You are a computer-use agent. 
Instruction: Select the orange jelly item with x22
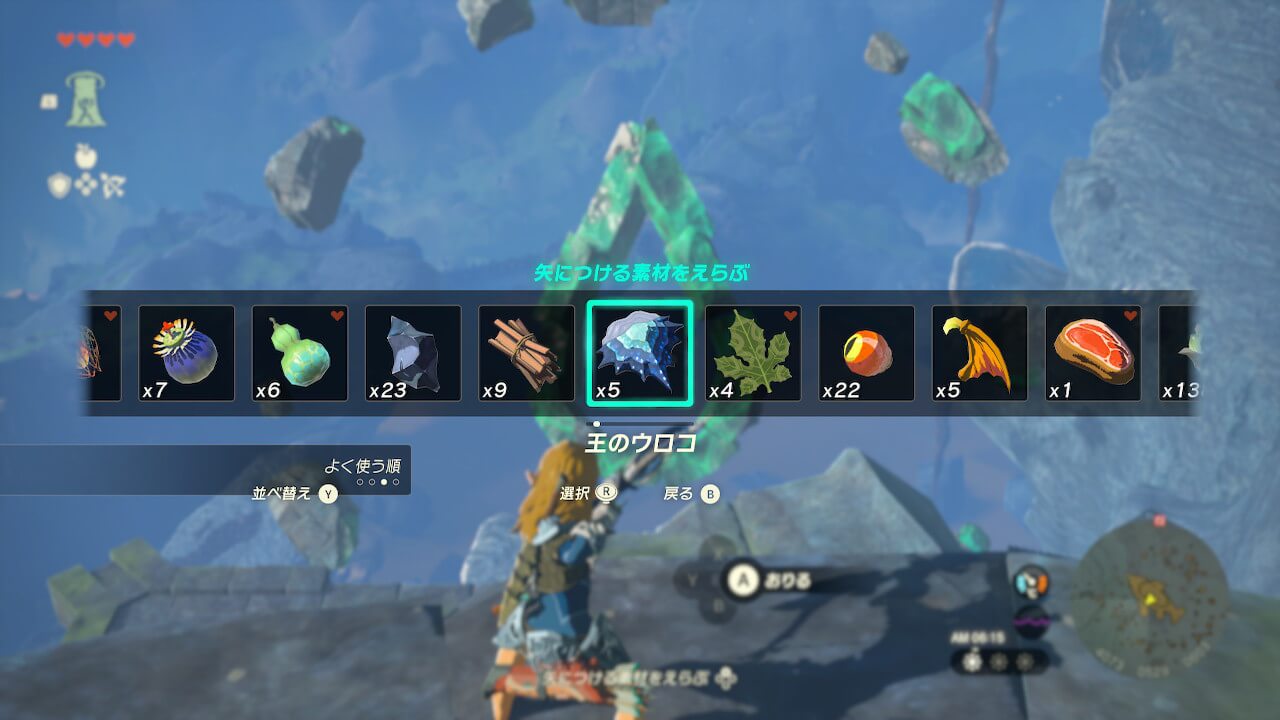tap(866, 353)
